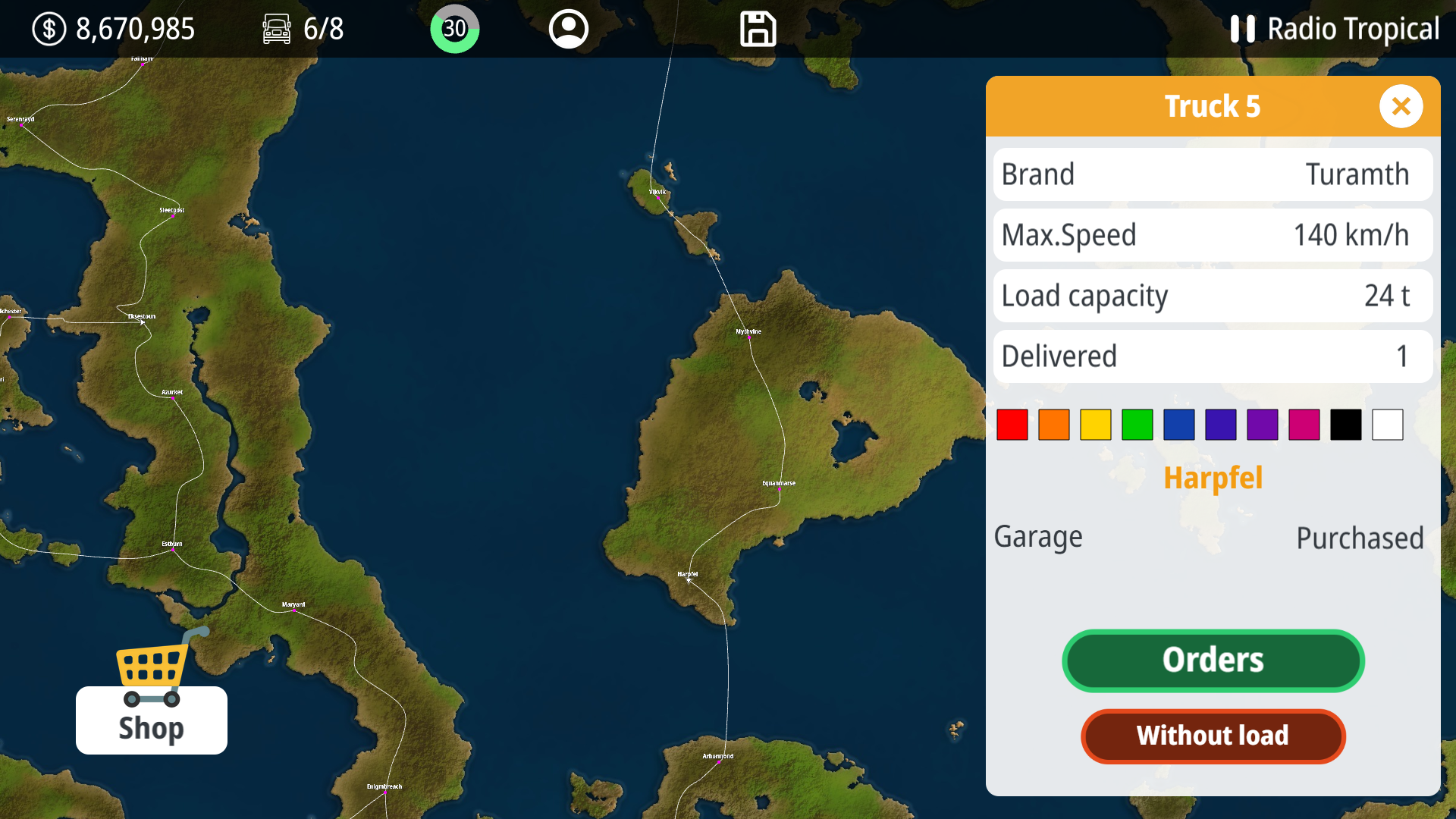Viewport: 1456px width, 819px height.
Task: Click the dollar money balance icon
Action: [x=48, y=29]
